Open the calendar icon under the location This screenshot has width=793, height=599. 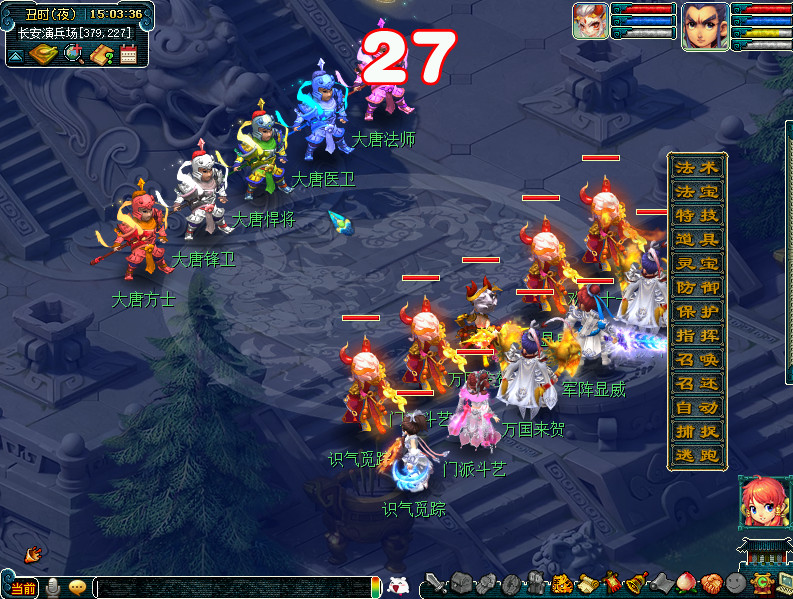point(128,55)
